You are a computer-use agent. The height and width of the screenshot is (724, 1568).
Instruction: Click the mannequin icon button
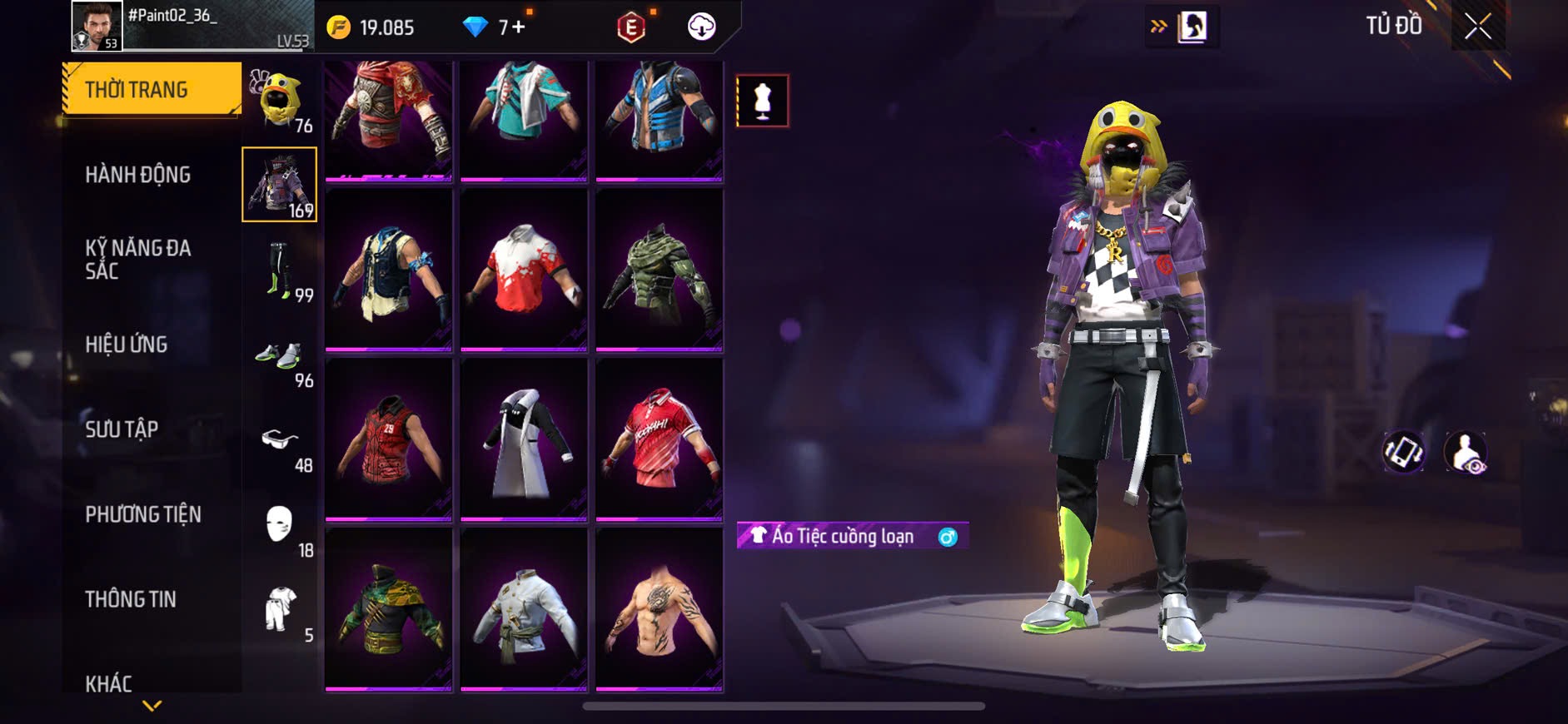762,101
